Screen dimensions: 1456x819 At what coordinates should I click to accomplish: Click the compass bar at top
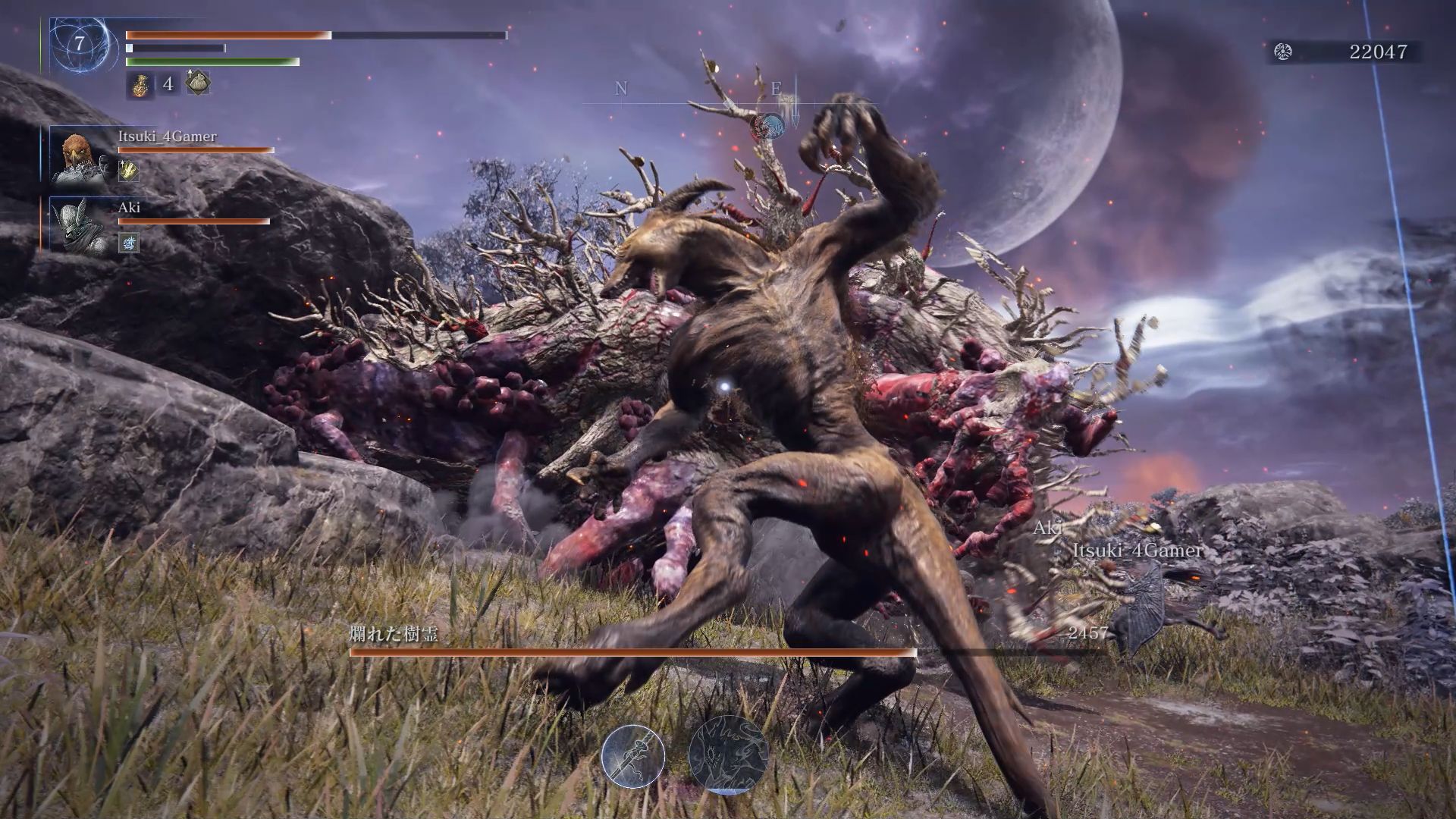pos(728,99)
